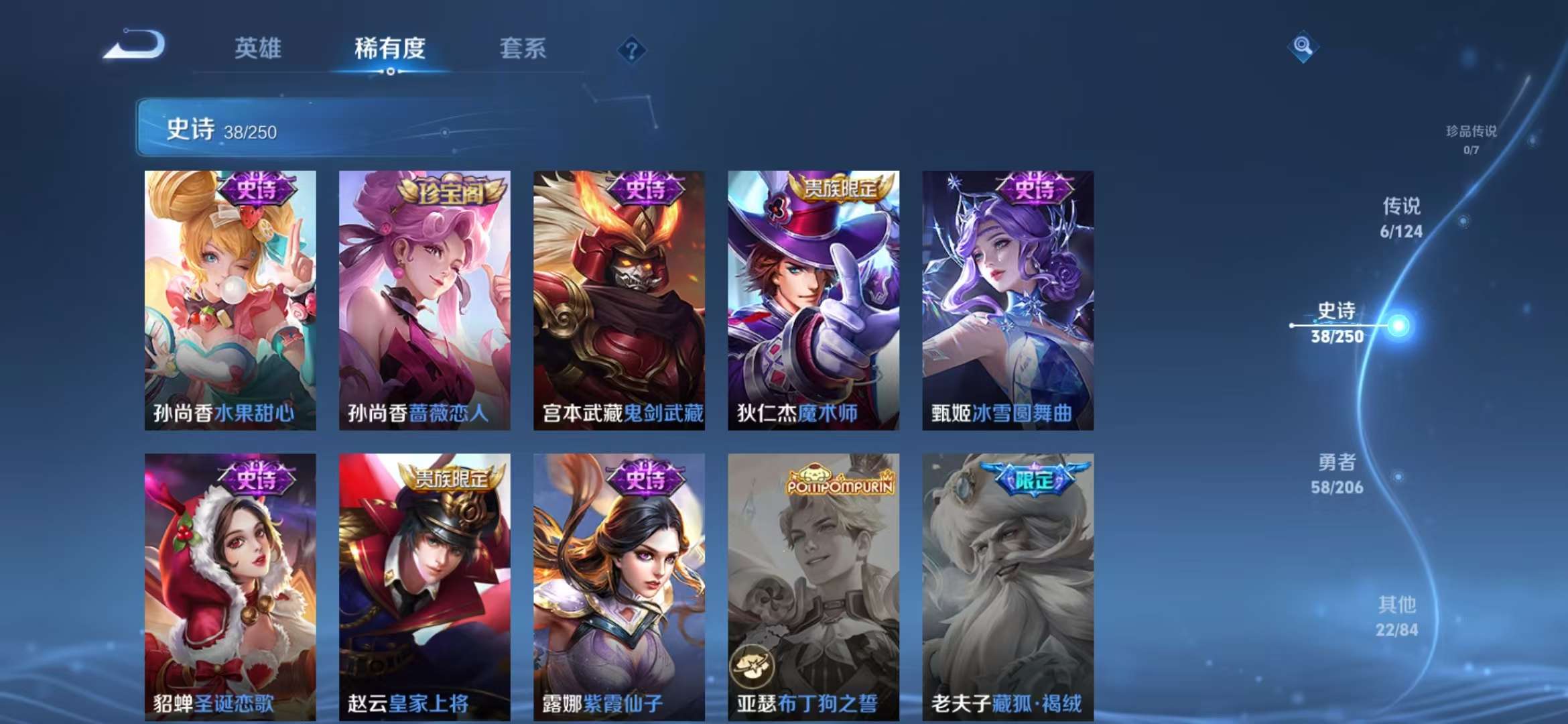Switch to the 英雄 tab
The image size is (1568, 724).
(x=259, y=49)
